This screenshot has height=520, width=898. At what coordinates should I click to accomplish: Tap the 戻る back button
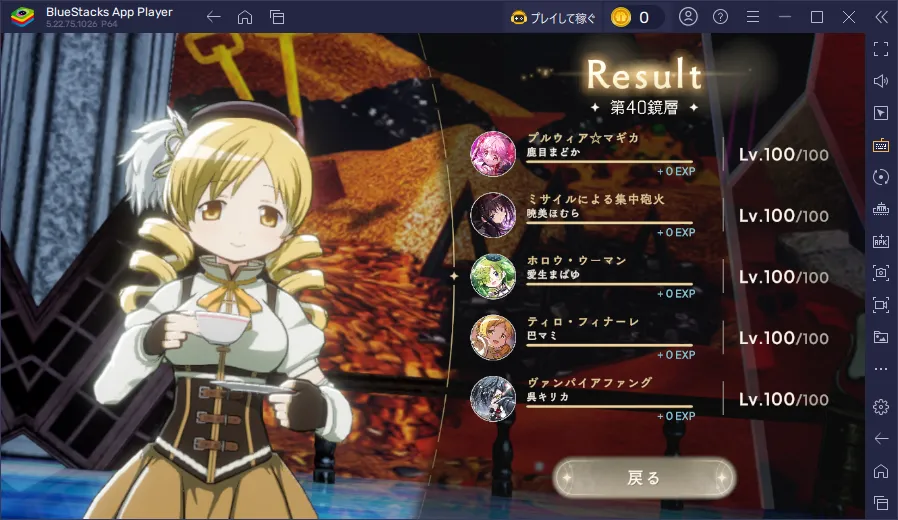tap(644, 478)
